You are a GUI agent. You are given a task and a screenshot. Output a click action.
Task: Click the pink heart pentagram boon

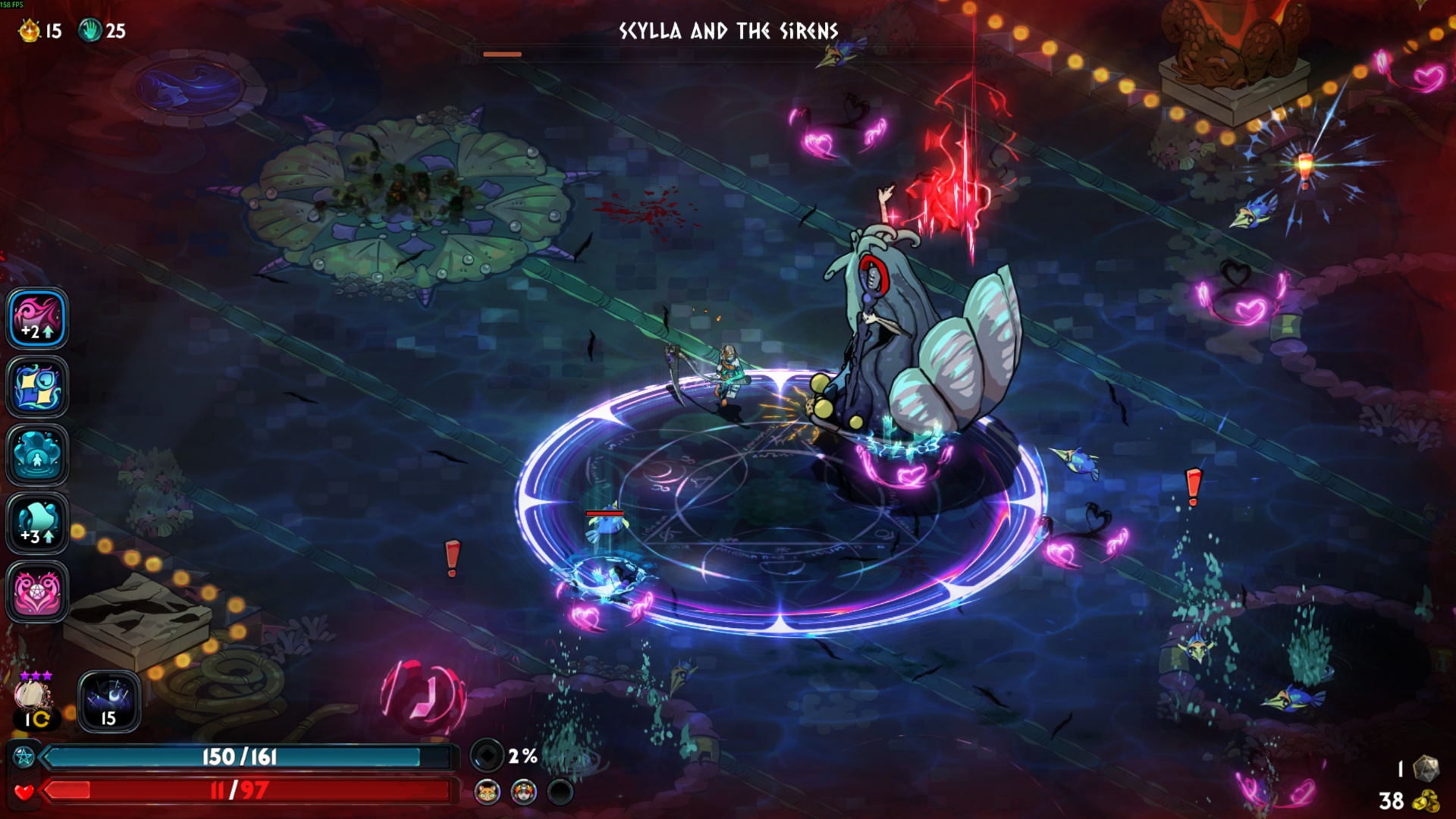point(37,591)
